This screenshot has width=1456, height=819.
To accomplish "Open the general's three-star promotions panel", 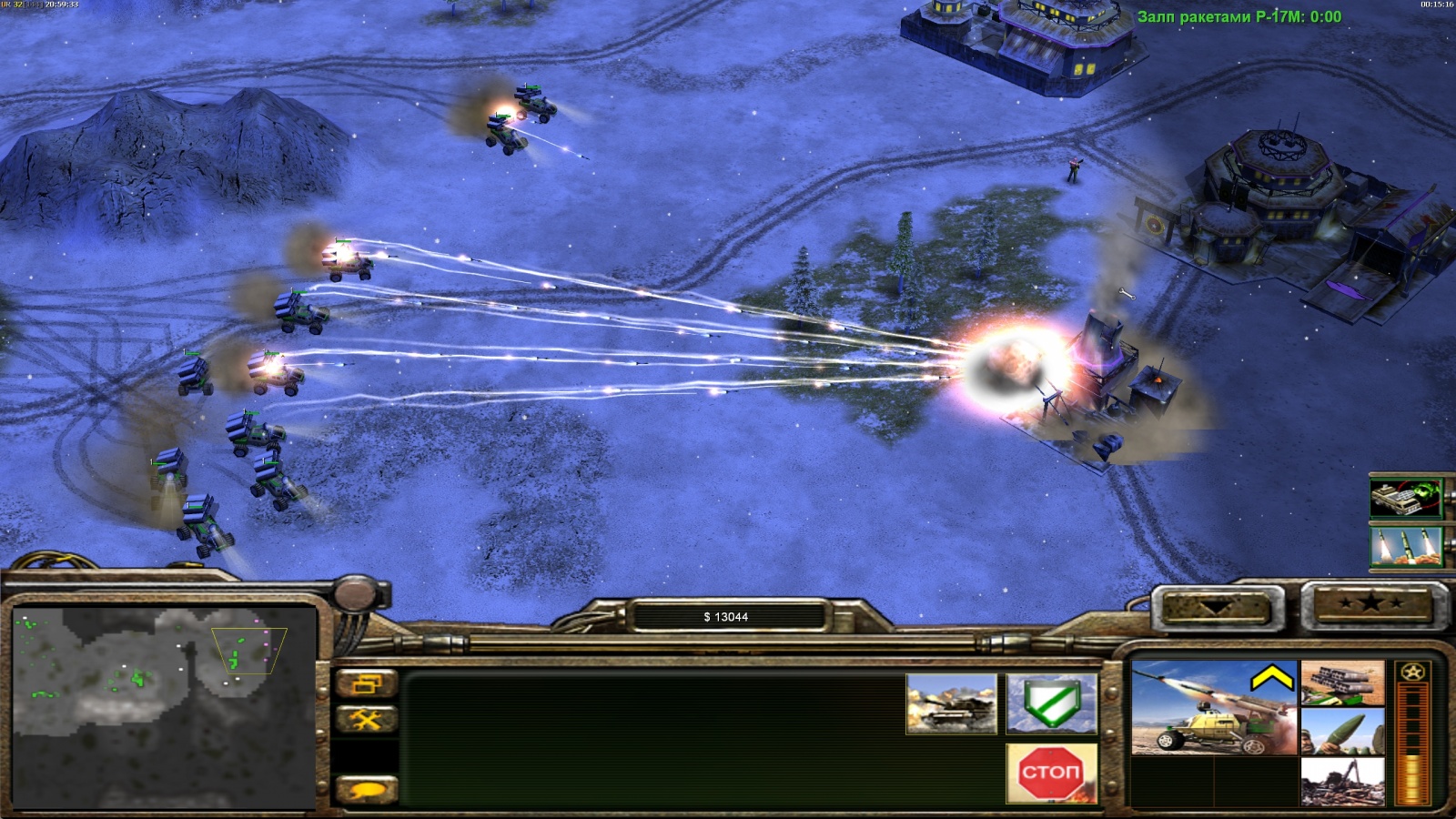I will (x=1371, y=604).
